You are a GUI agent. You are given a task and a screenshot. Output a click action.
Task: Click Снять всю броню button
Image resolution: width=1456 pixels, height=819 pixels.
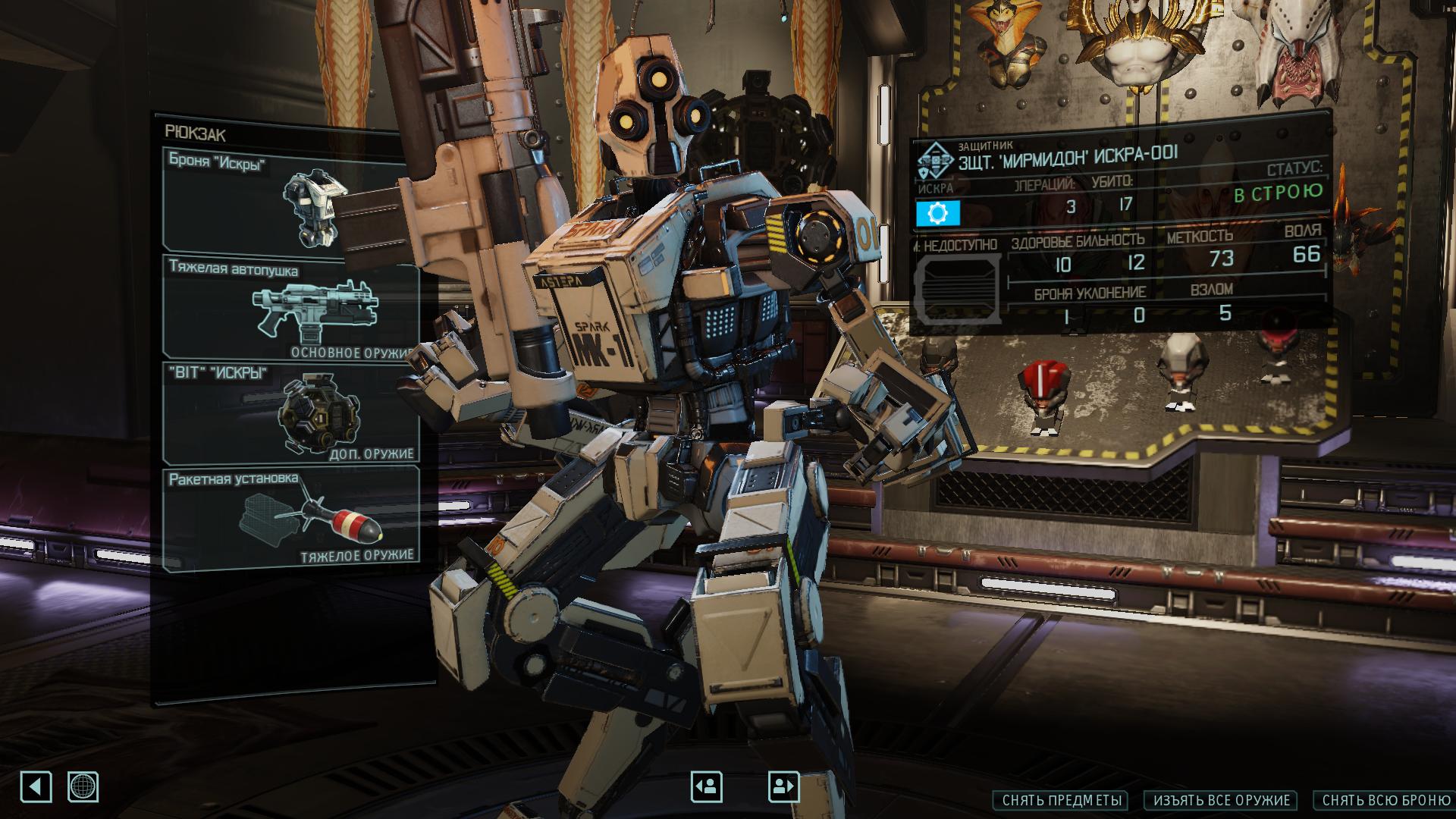coord(1385,800)
